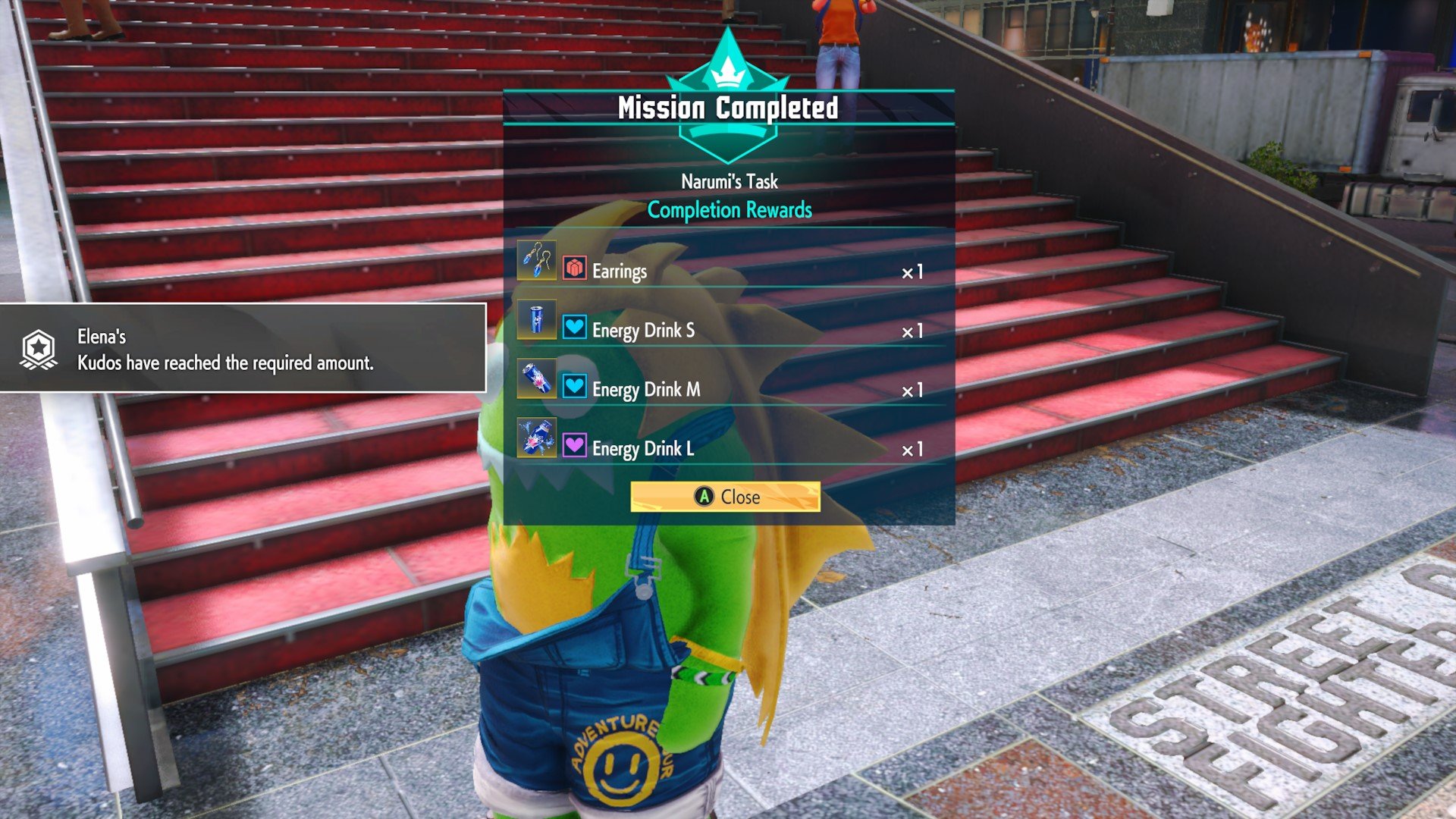
Task: Choose the Energy Drink M reward row
Action: point(726,389)
